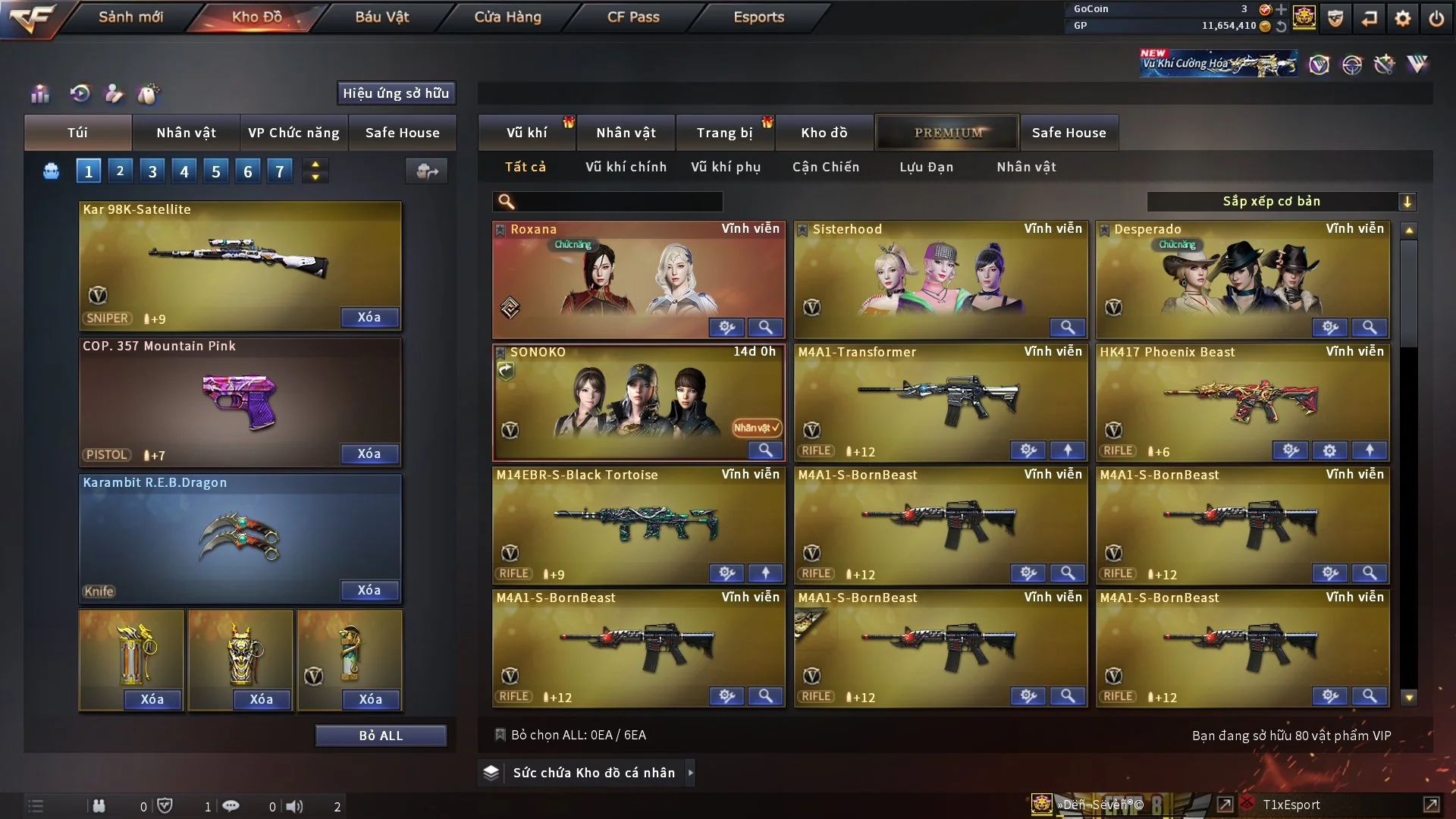The image size is (1456, 819).
Task: Click the gear settings icon
Action: 1402,18
